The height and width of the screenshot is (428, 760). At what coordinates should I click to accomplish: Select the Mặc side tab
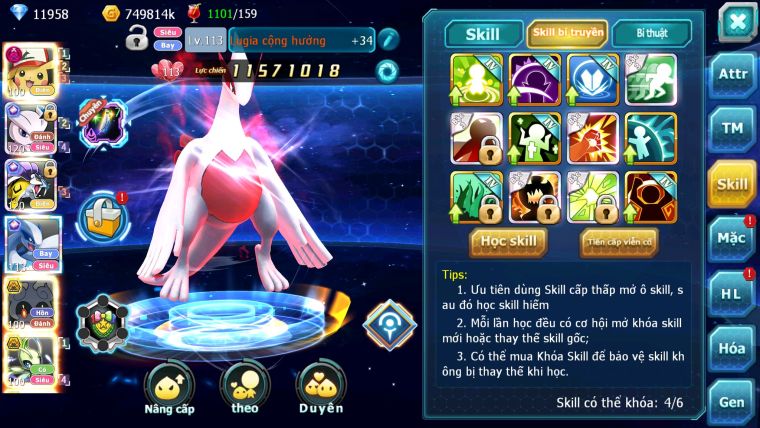(x=732, y=238)
